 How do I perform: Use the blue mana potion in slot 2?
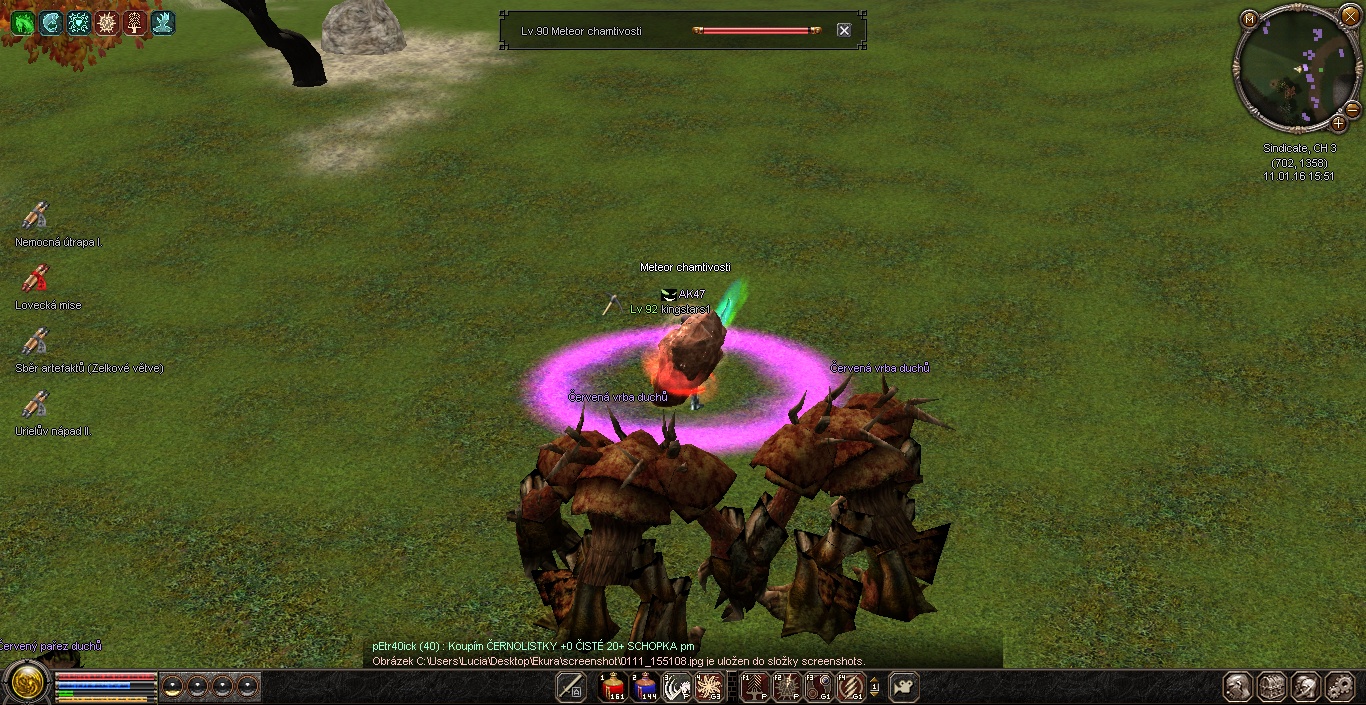click(644, 687)
